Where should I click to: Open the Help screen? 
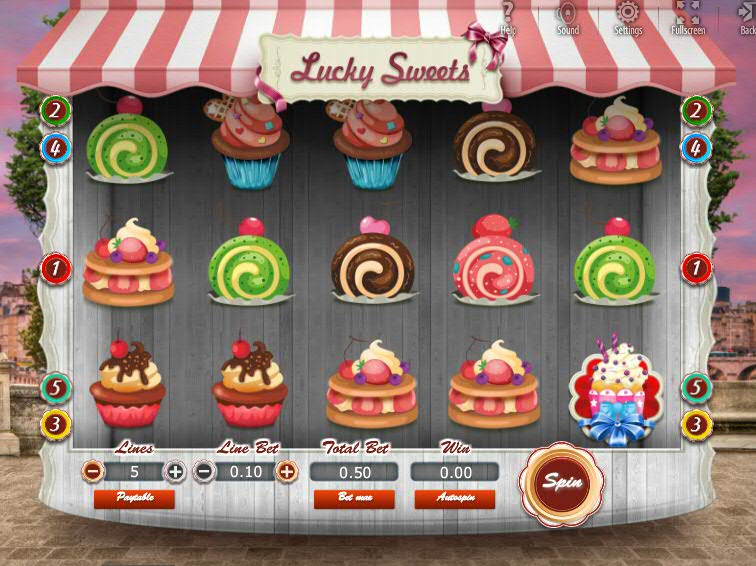pyautogui.click(x=508, y=17)
